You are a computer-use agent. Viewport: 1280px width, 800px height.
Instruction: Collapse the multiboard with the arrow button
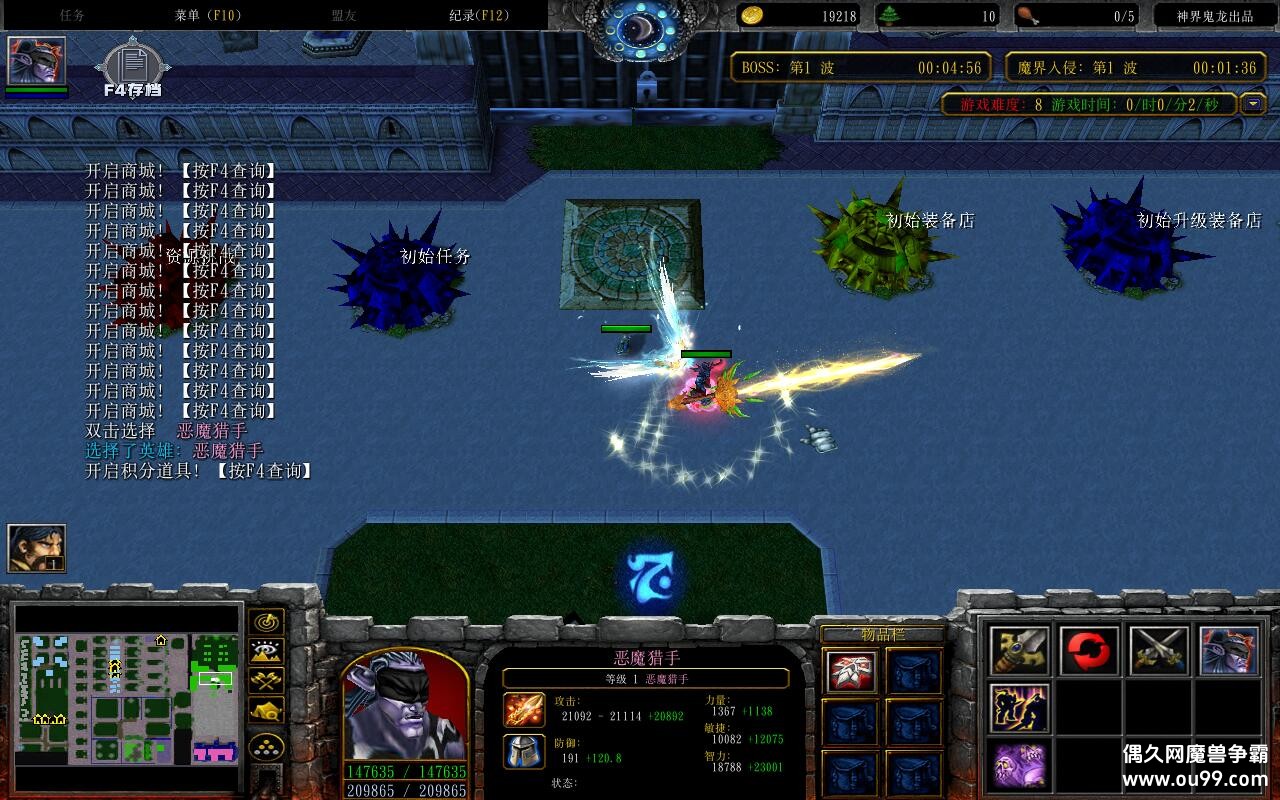point(1253,104)
